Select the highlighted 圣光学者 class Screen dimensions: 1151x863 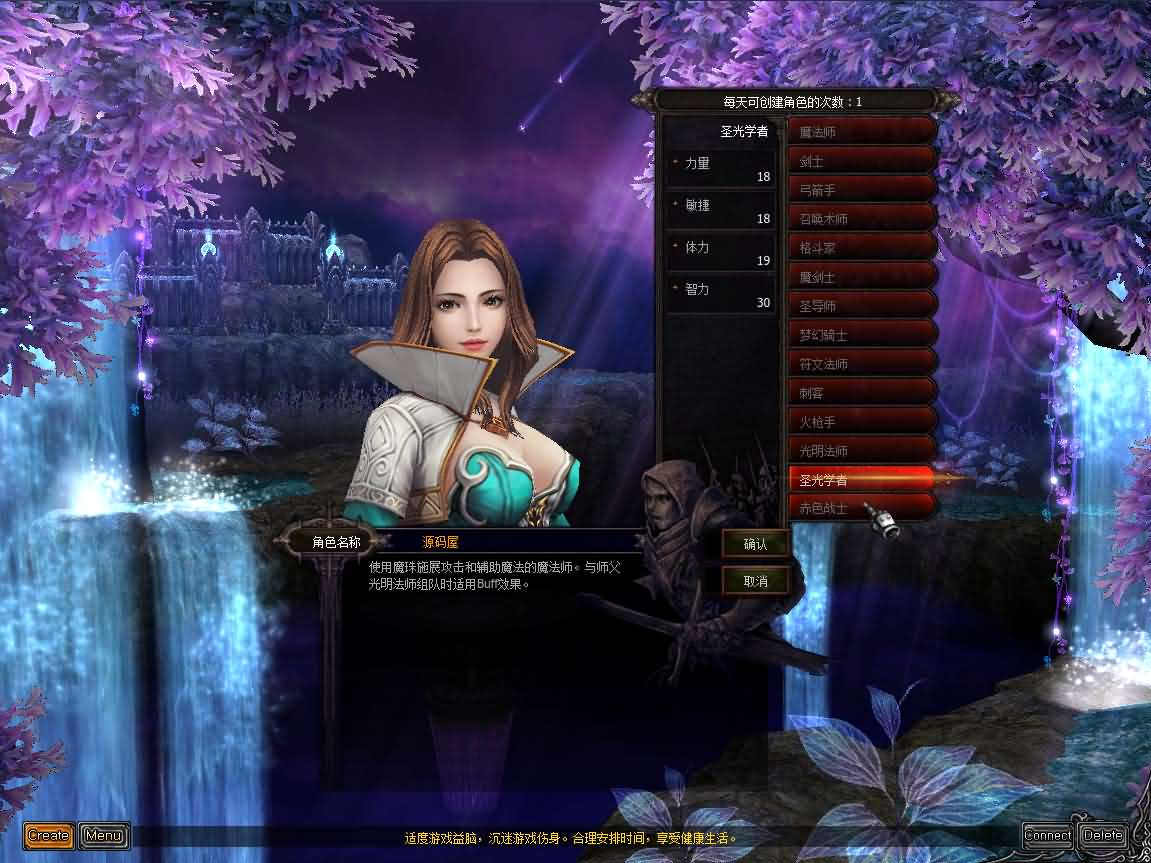pyautogui.click(x=862, y=480)
